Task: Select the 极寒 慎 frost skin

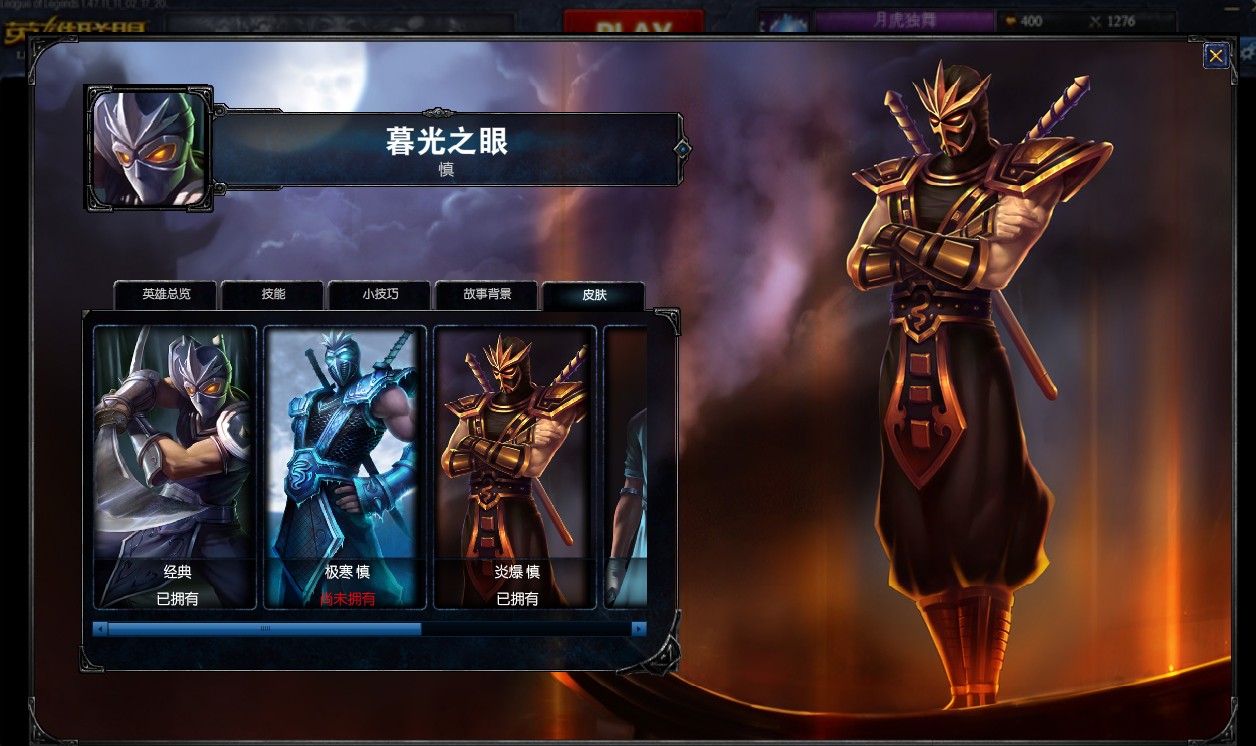Action: (x=346, y=466)
